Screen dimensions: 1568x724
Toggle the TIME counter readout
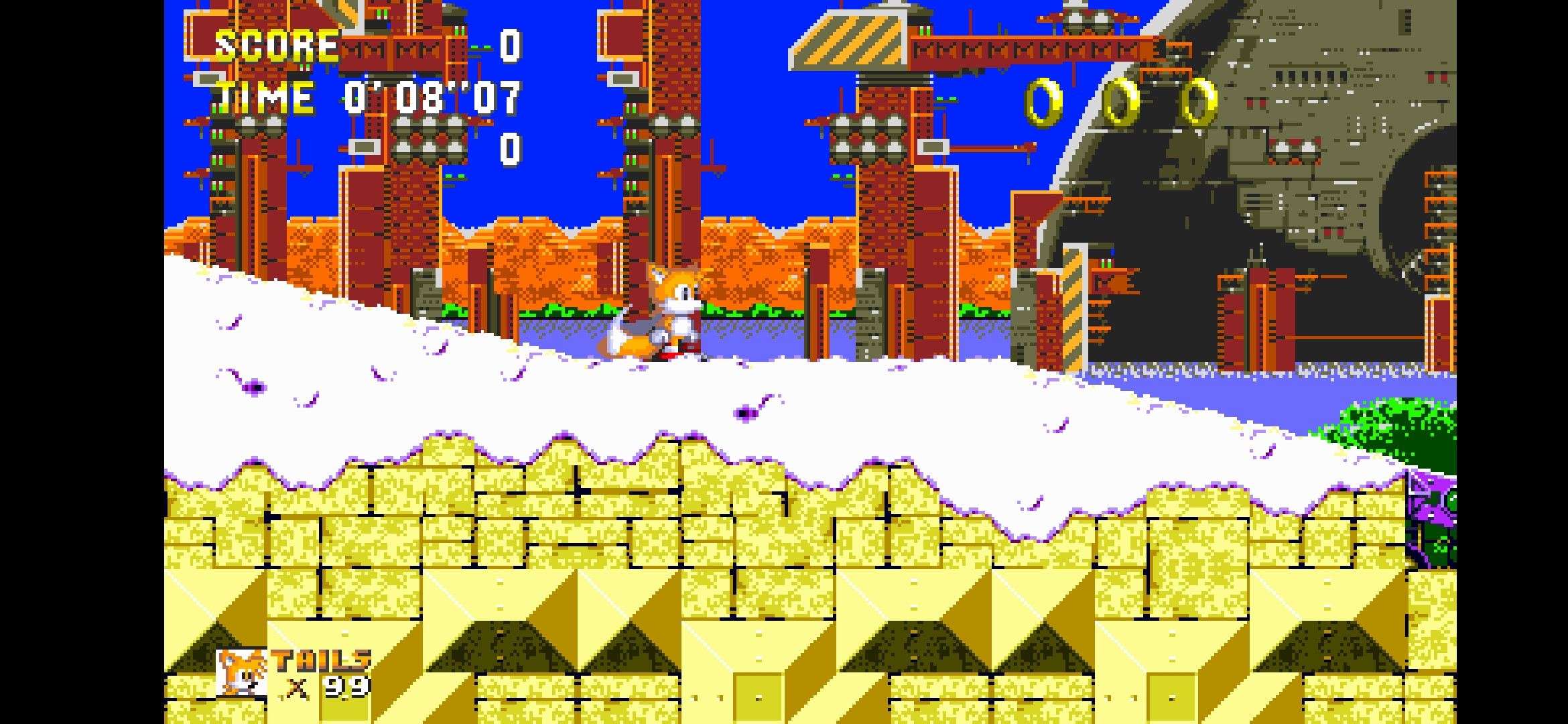pos(431,97)
